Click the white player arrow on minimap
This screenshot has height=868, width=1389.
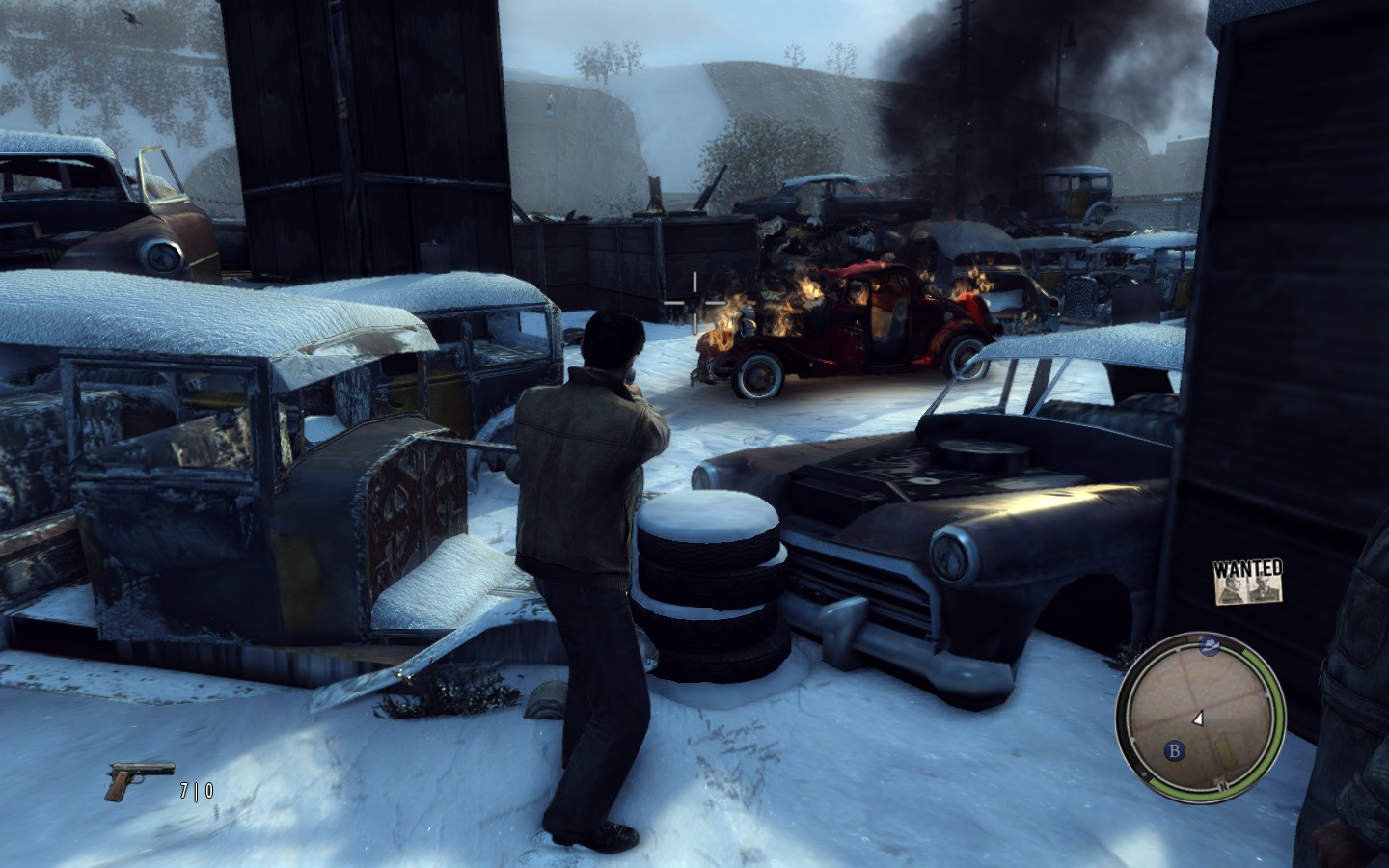click(x=1198, y=718)
